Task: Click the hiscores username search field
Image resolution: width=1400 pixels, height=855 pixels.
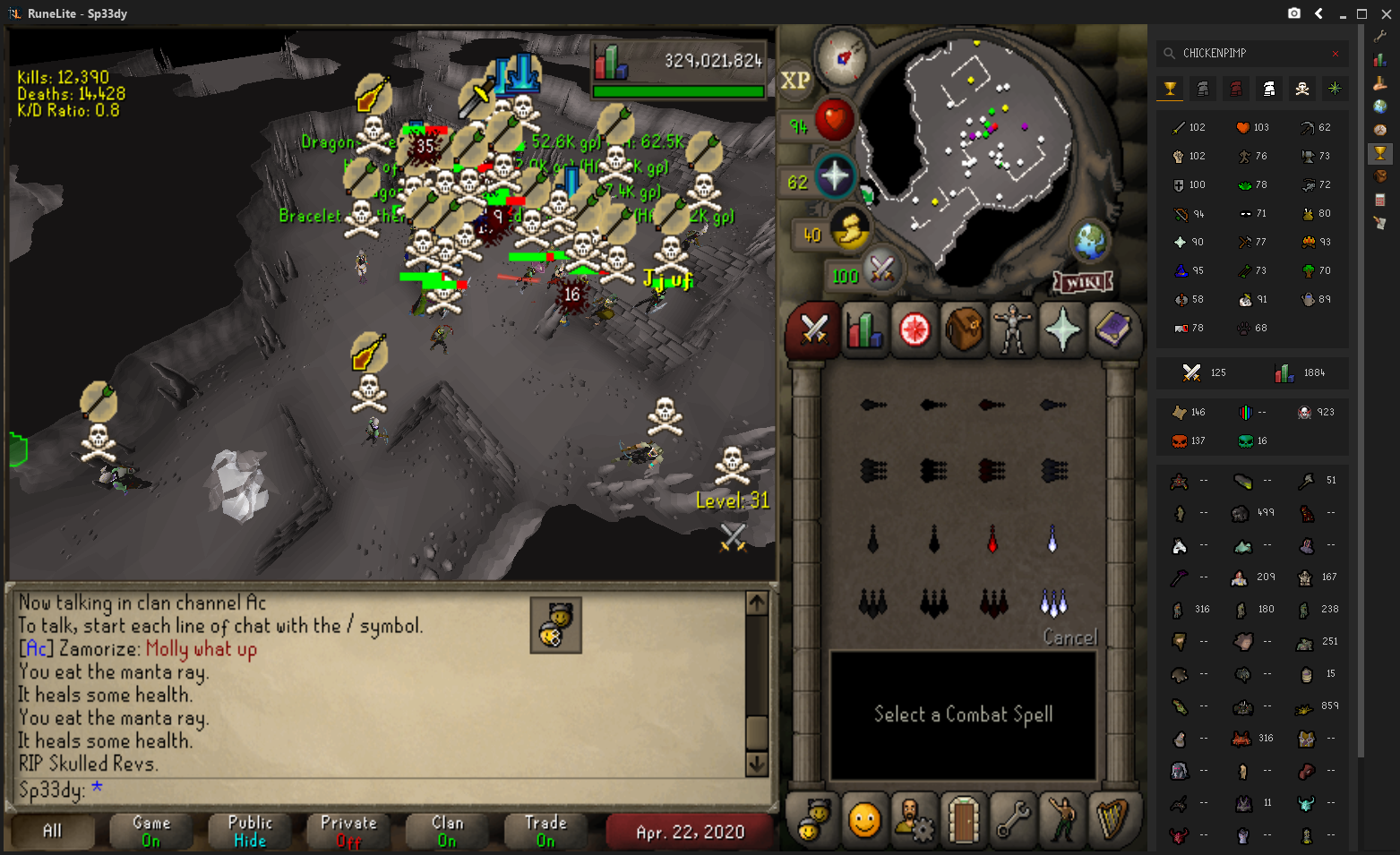Action: (x=1254, y=54)
